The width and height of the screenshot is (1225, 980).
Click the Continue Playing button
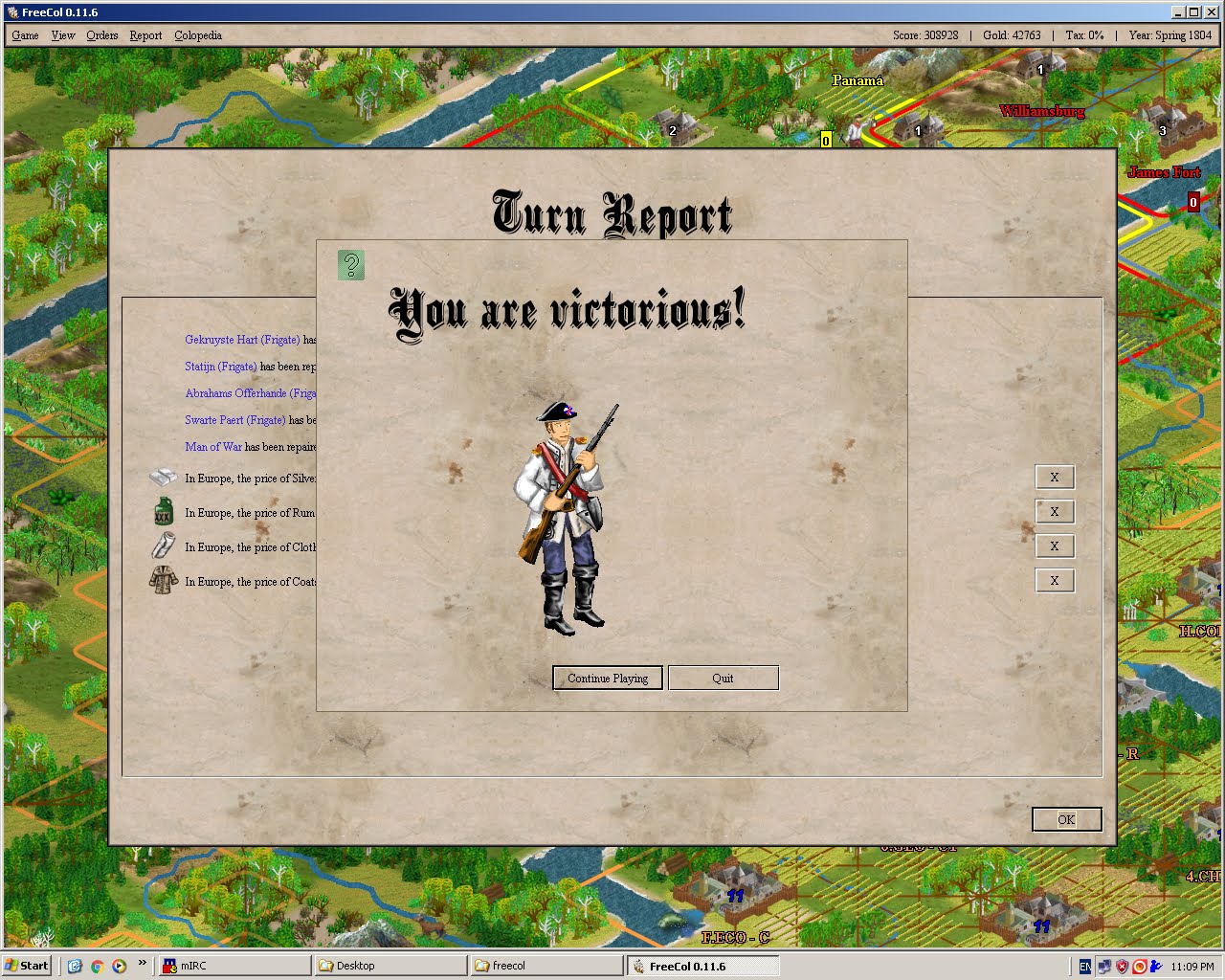pyautogui.click(x=607, y=678)
